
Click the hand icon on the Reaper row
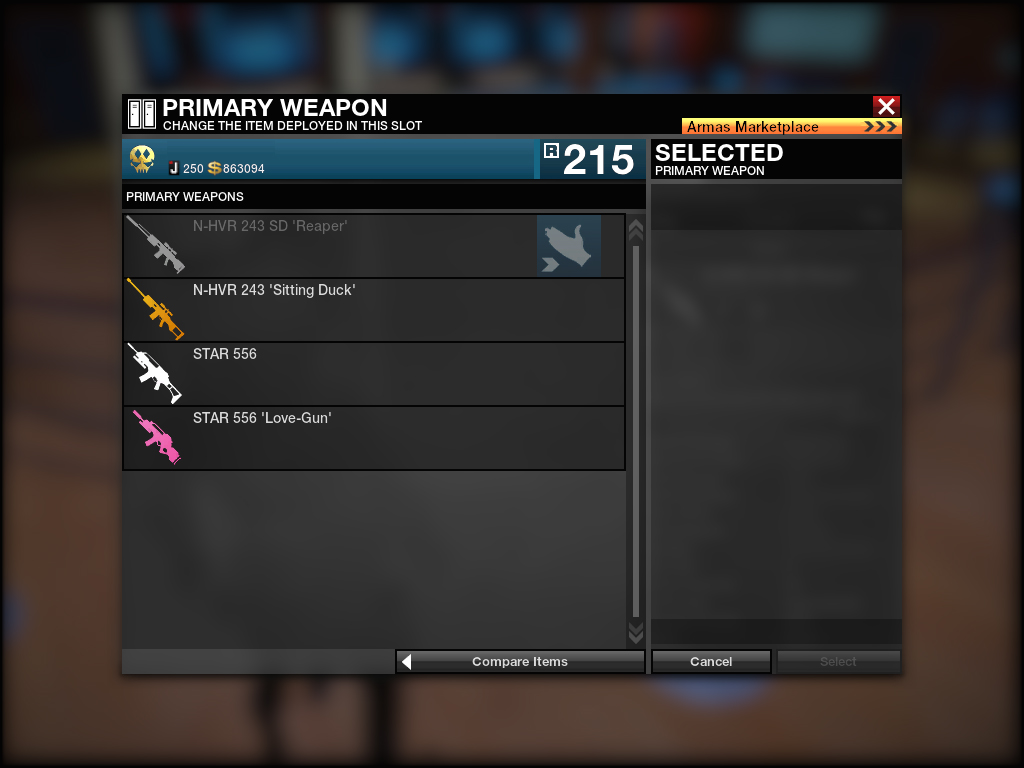pos(569,246)
